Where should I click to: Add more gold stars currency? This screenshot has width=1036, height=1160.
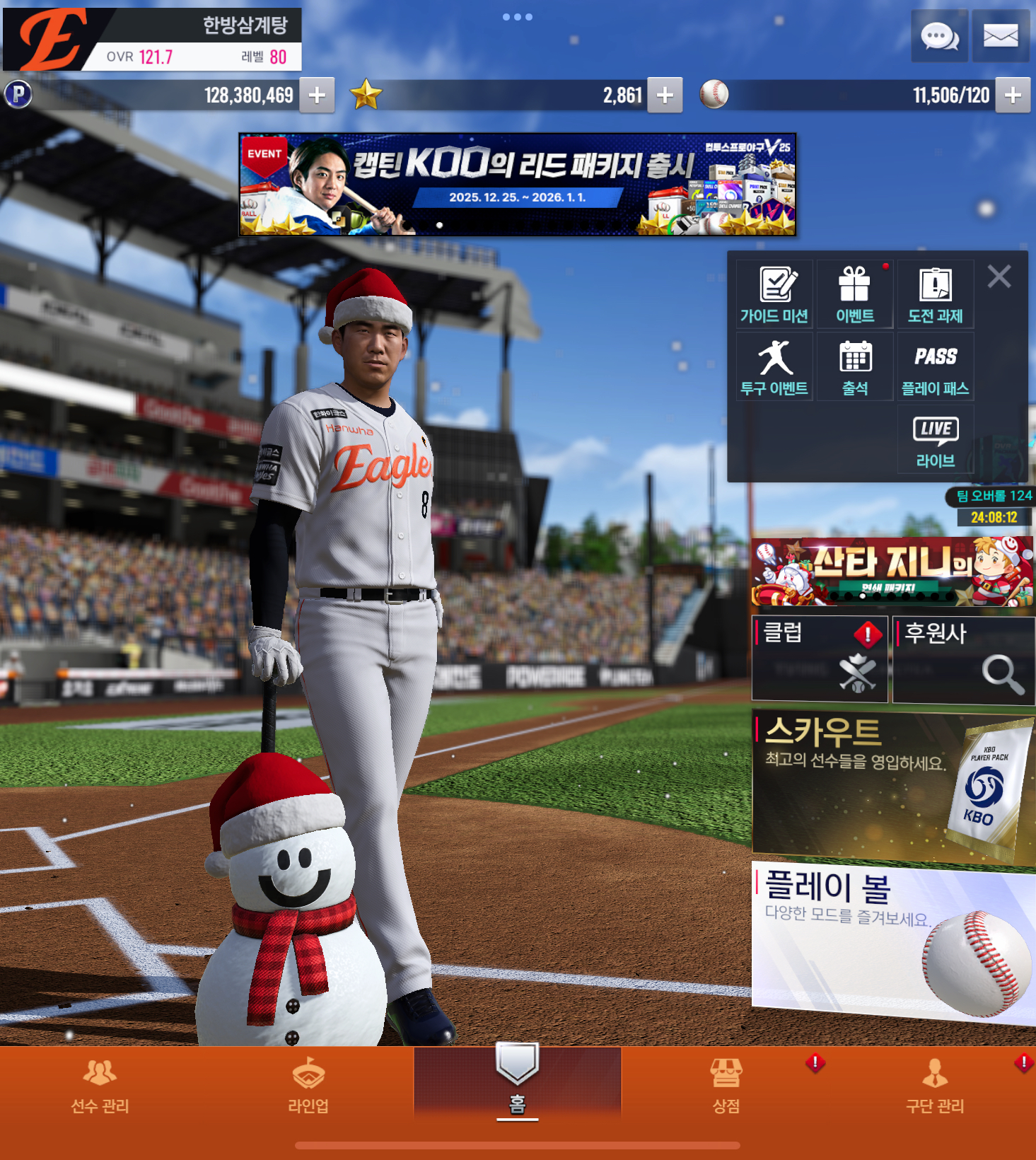pos(665,95)
